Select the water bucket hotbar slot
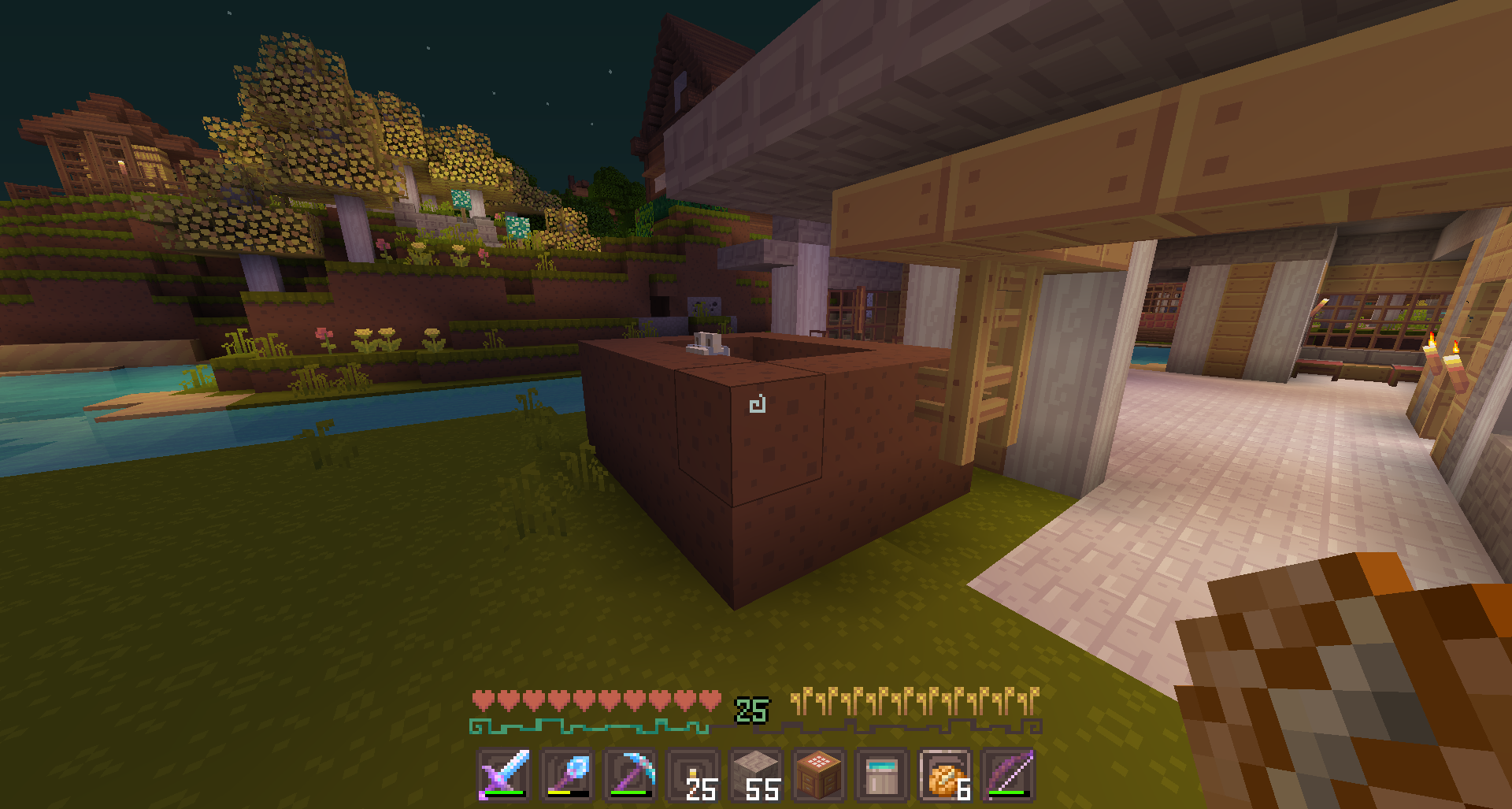The width and height of the screenshot is (1512, 809). point(882,774)
